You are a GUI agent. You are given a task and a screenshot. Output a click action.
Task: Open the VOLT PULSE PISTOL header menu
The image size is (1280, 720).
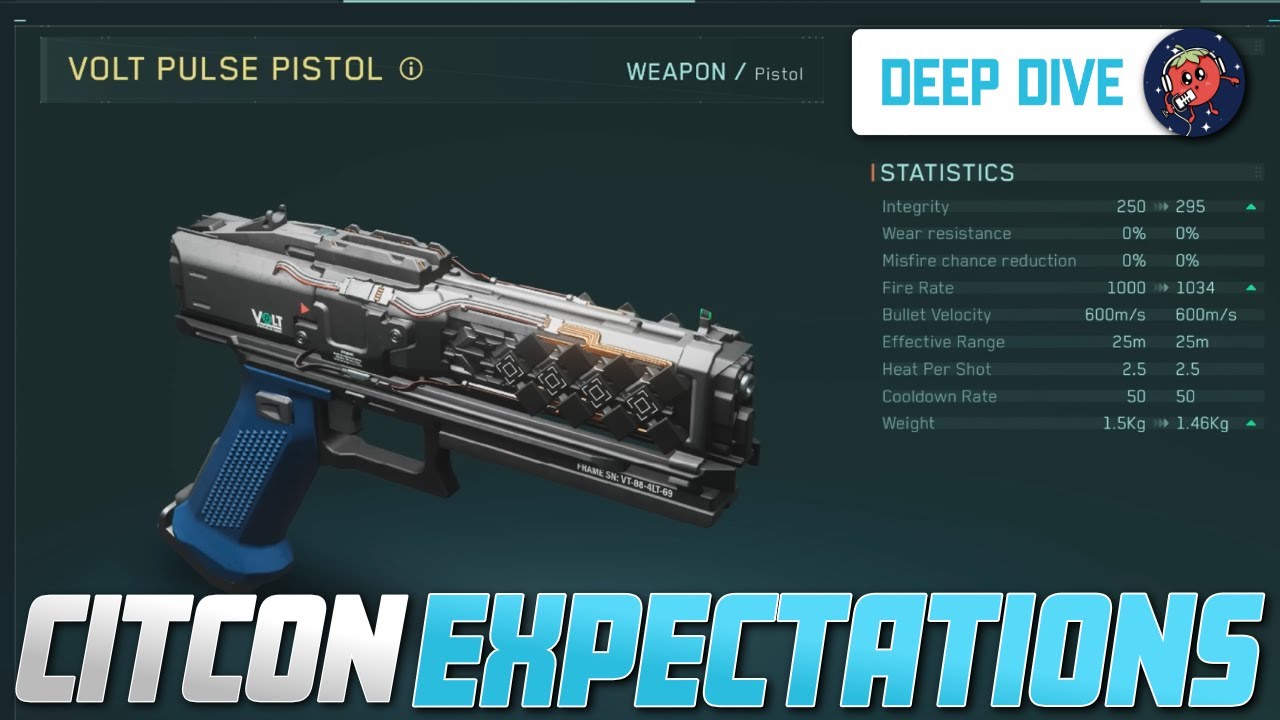pos(225,71)
